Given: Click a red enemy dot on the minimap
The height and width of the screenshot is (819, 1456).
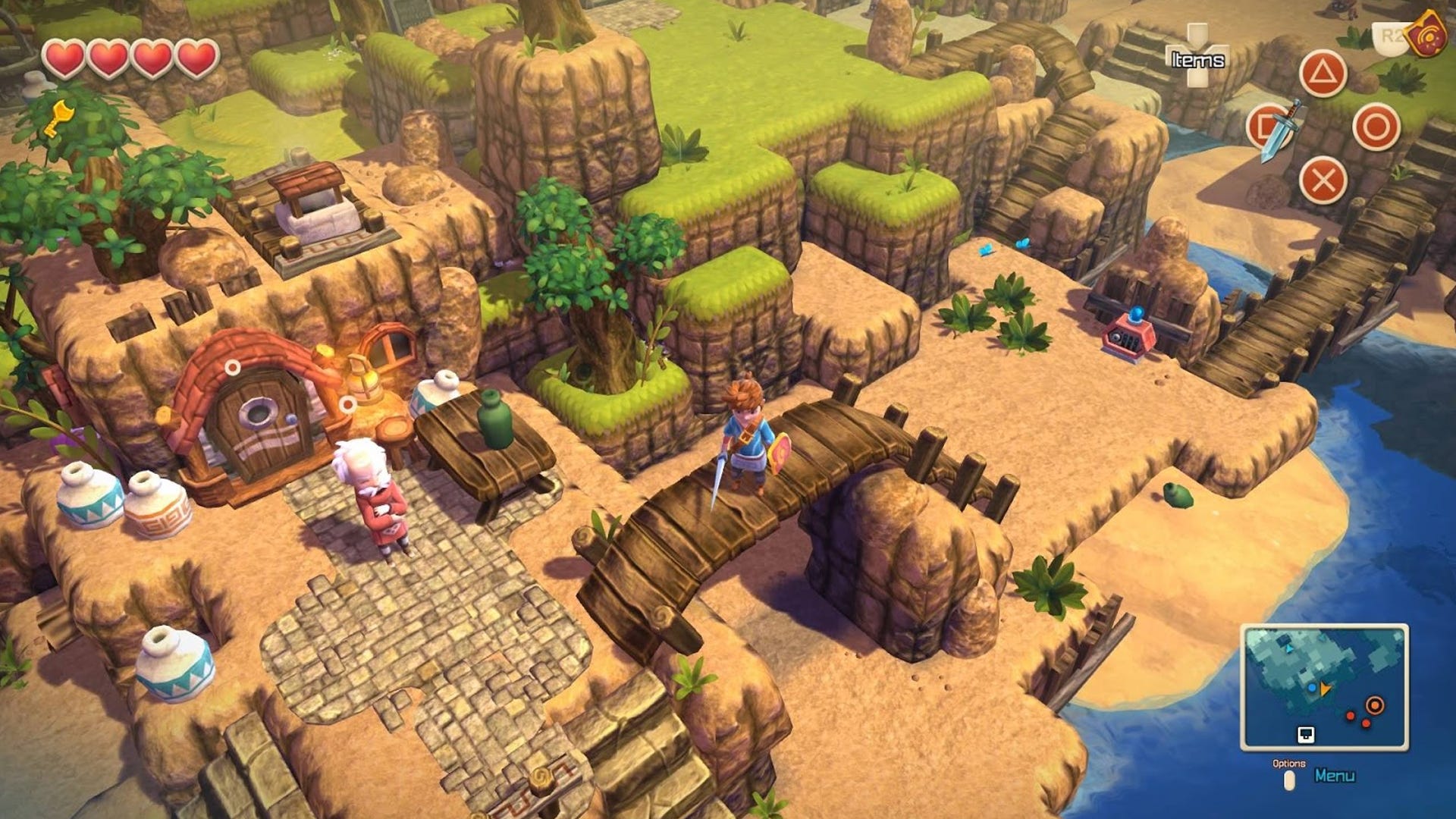Looking at the screenshot, I should [1350, 717].
